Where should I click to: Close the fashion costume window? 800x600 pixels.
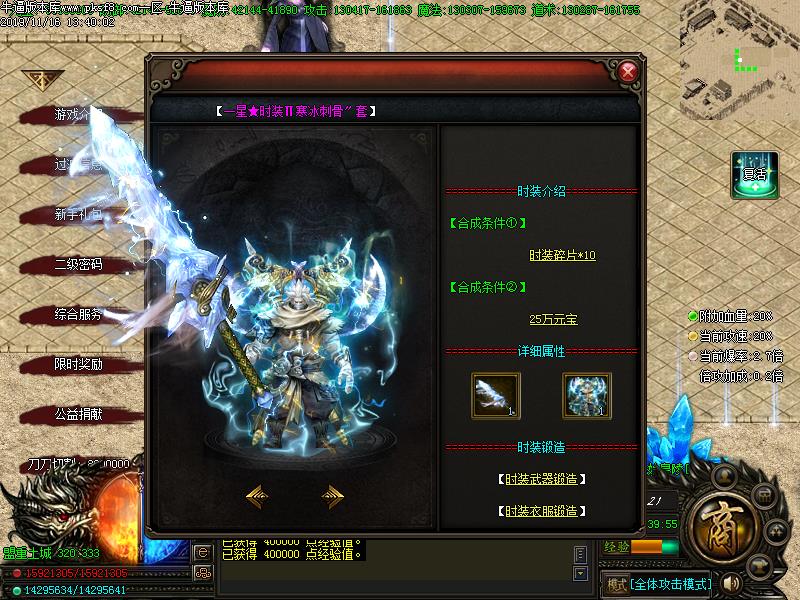[627, 72]
